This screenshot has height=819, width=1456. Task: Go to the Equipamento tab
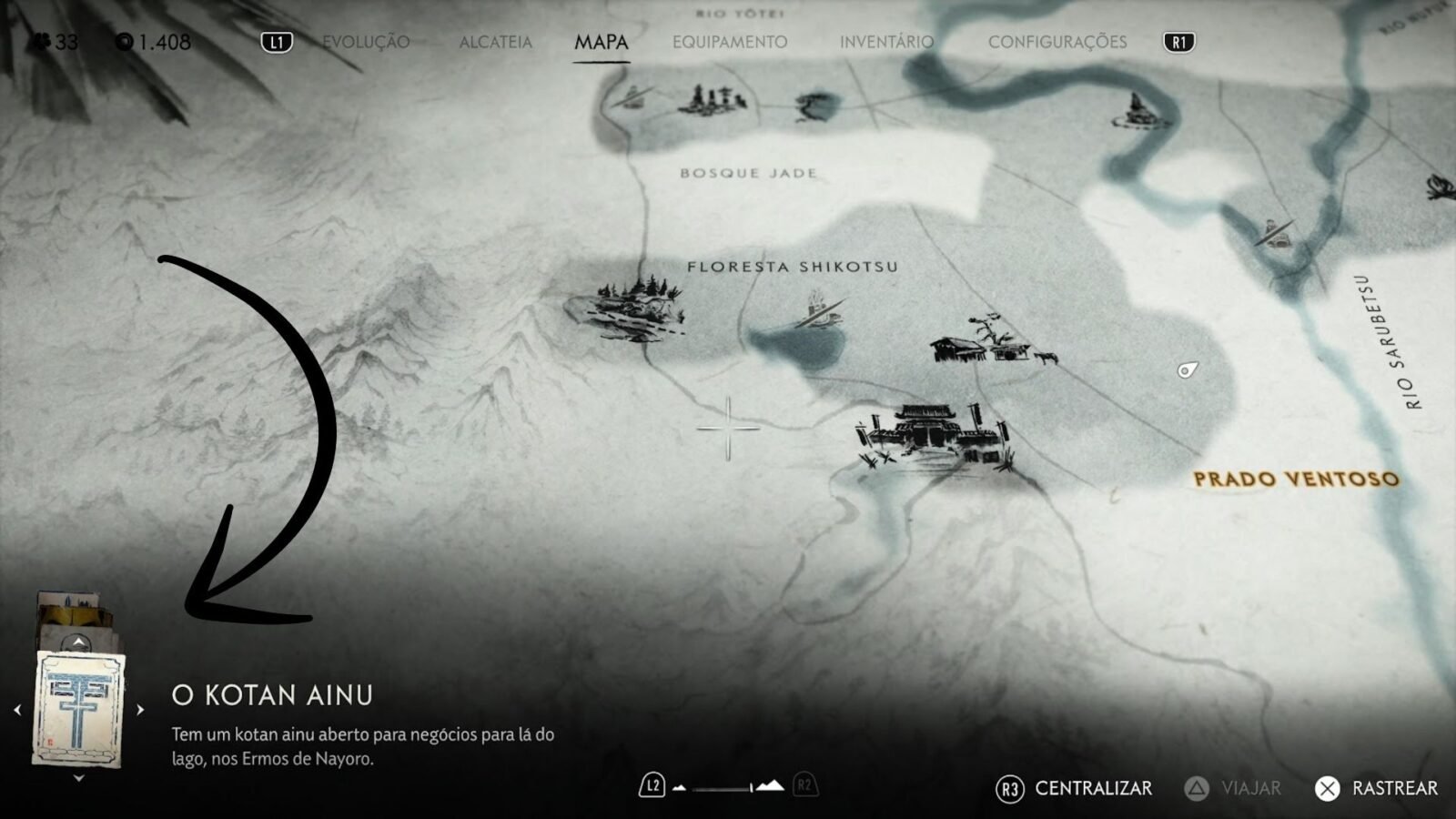pyautogui.click(x=730, y=42)
